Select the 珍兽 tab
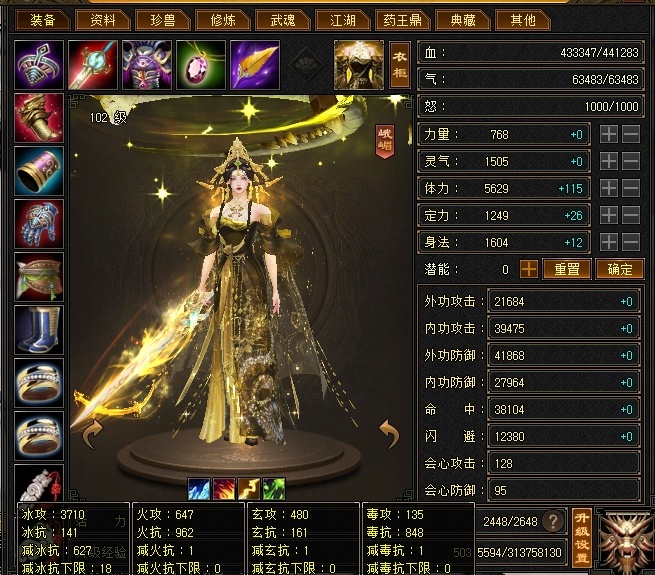The height and width of the screenshot is (575, 655). pyautogui.click(x=163, y=20)
